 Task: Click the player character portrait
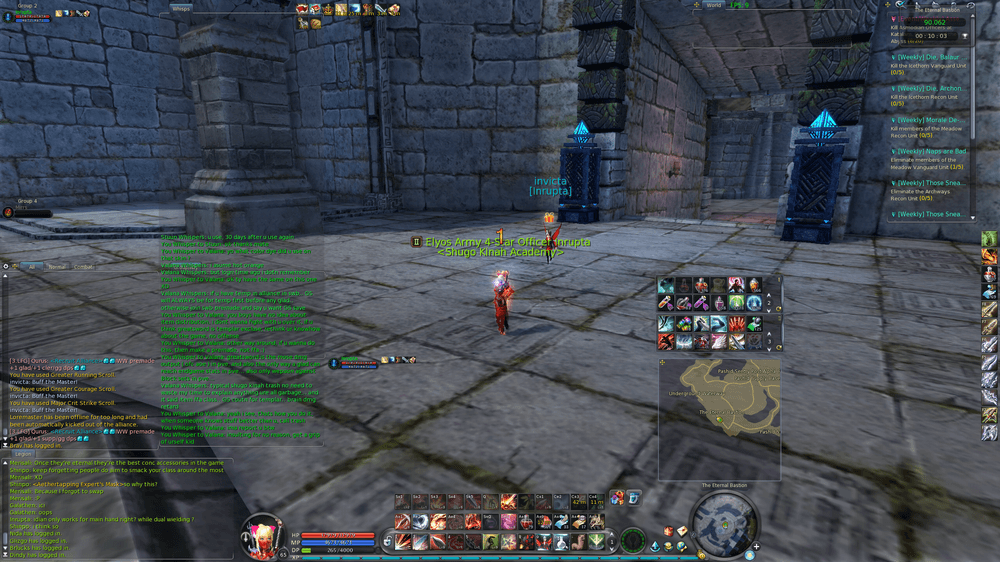[264, 534]
